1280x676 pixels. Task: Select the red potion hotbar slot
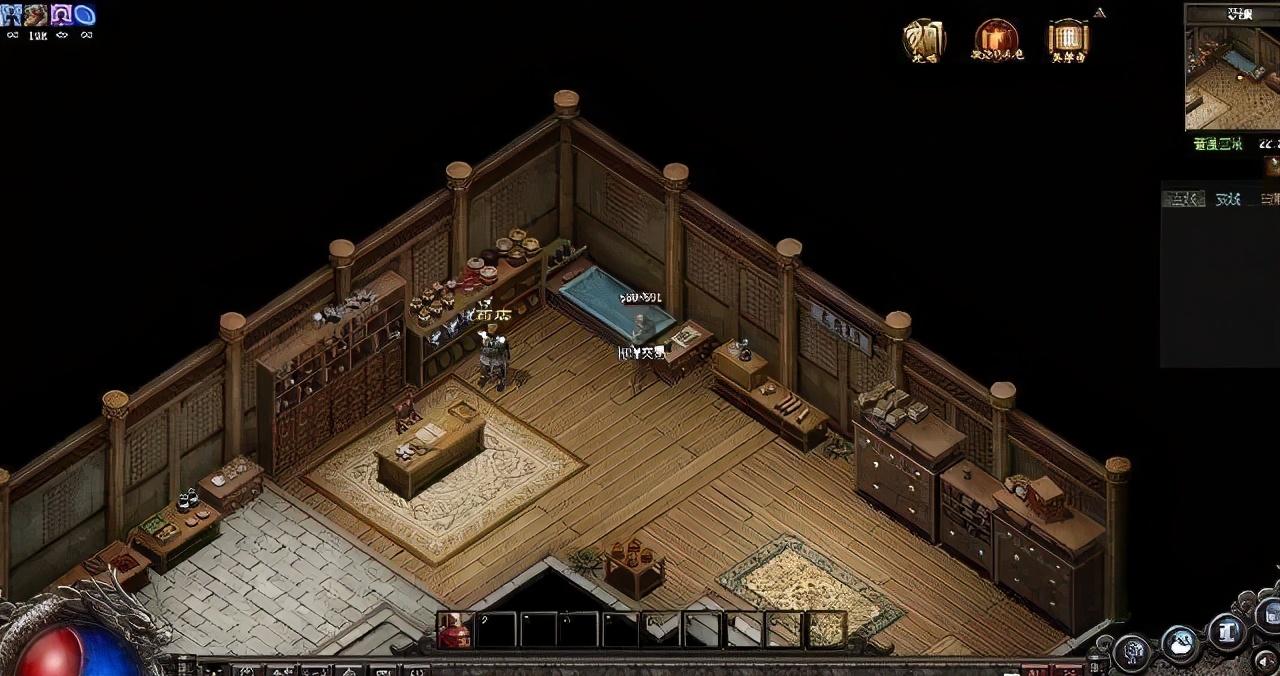(x=455, y=630)
